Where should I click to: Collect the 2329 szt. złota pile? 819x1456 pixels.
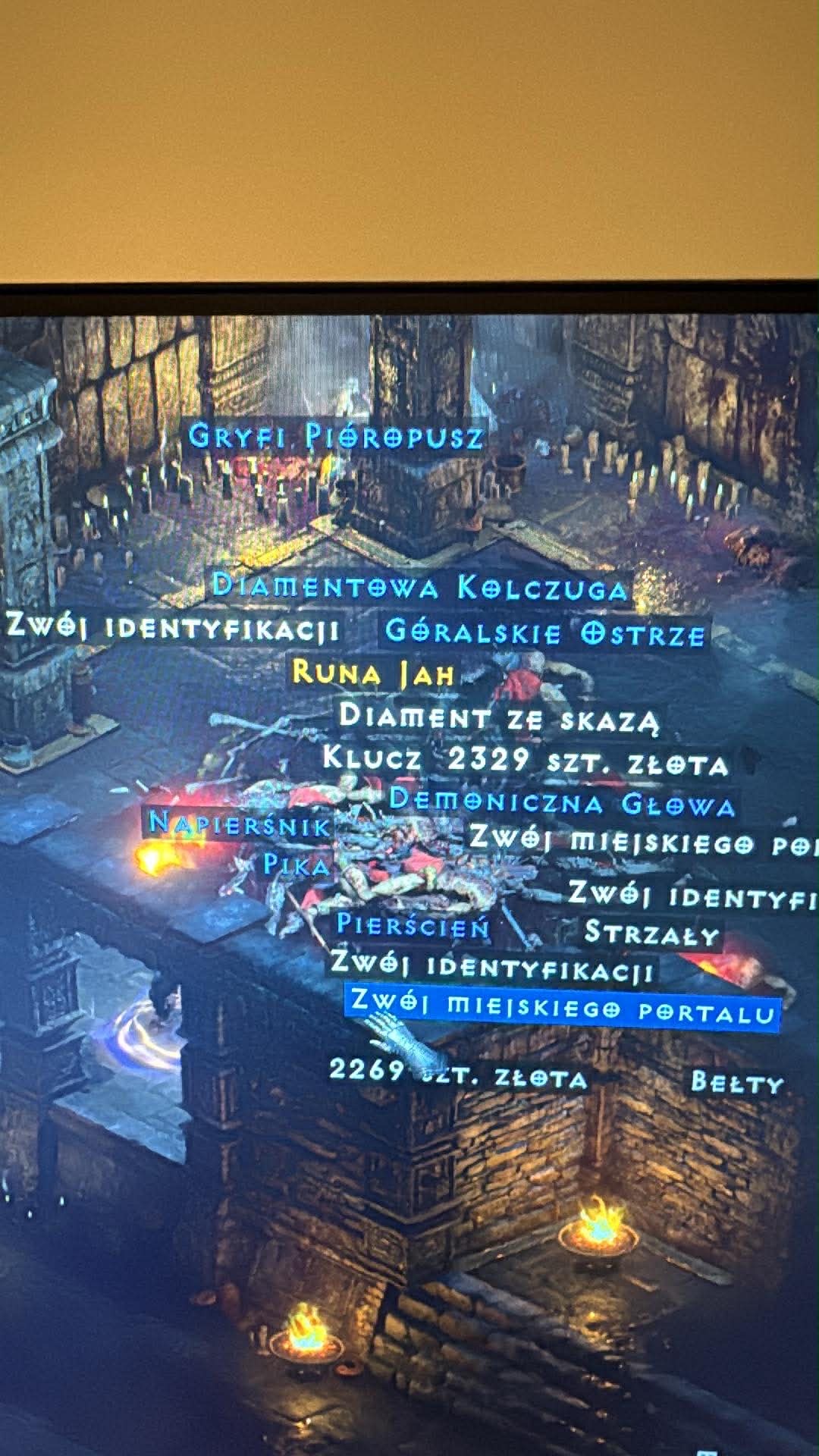[588, 761]
